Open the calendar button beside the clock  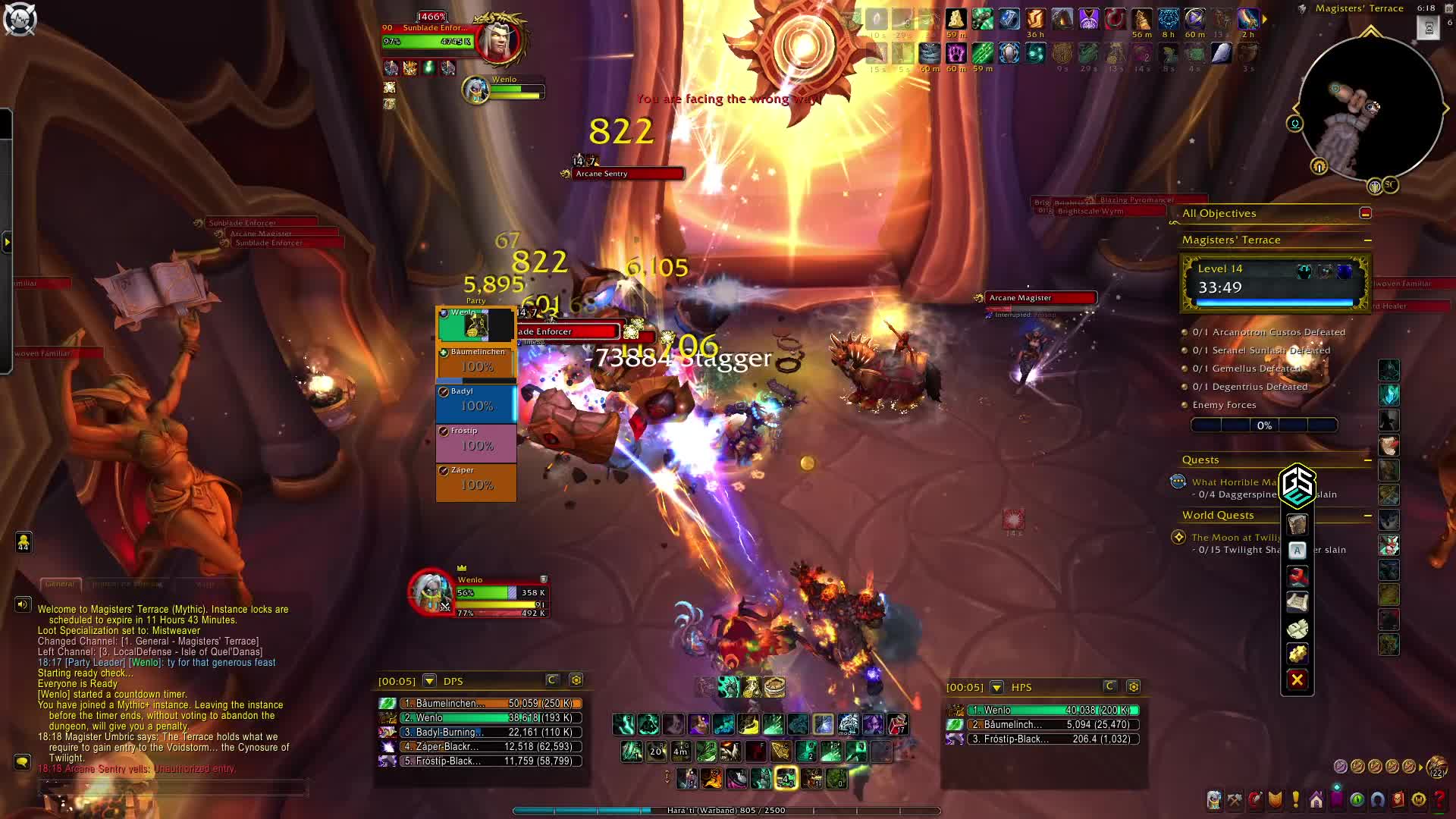click(1429, 28)
